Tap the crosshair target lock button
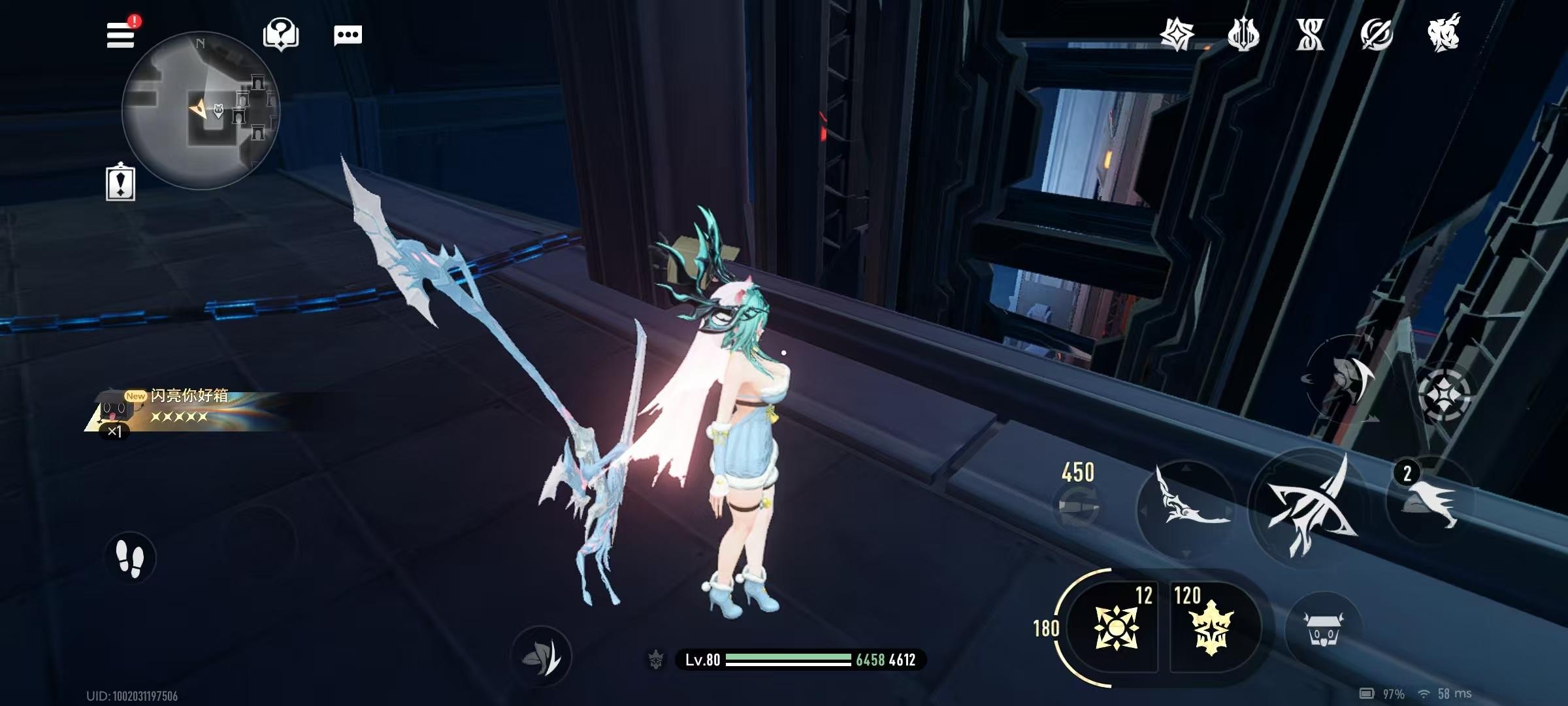 pos(1444,395)
